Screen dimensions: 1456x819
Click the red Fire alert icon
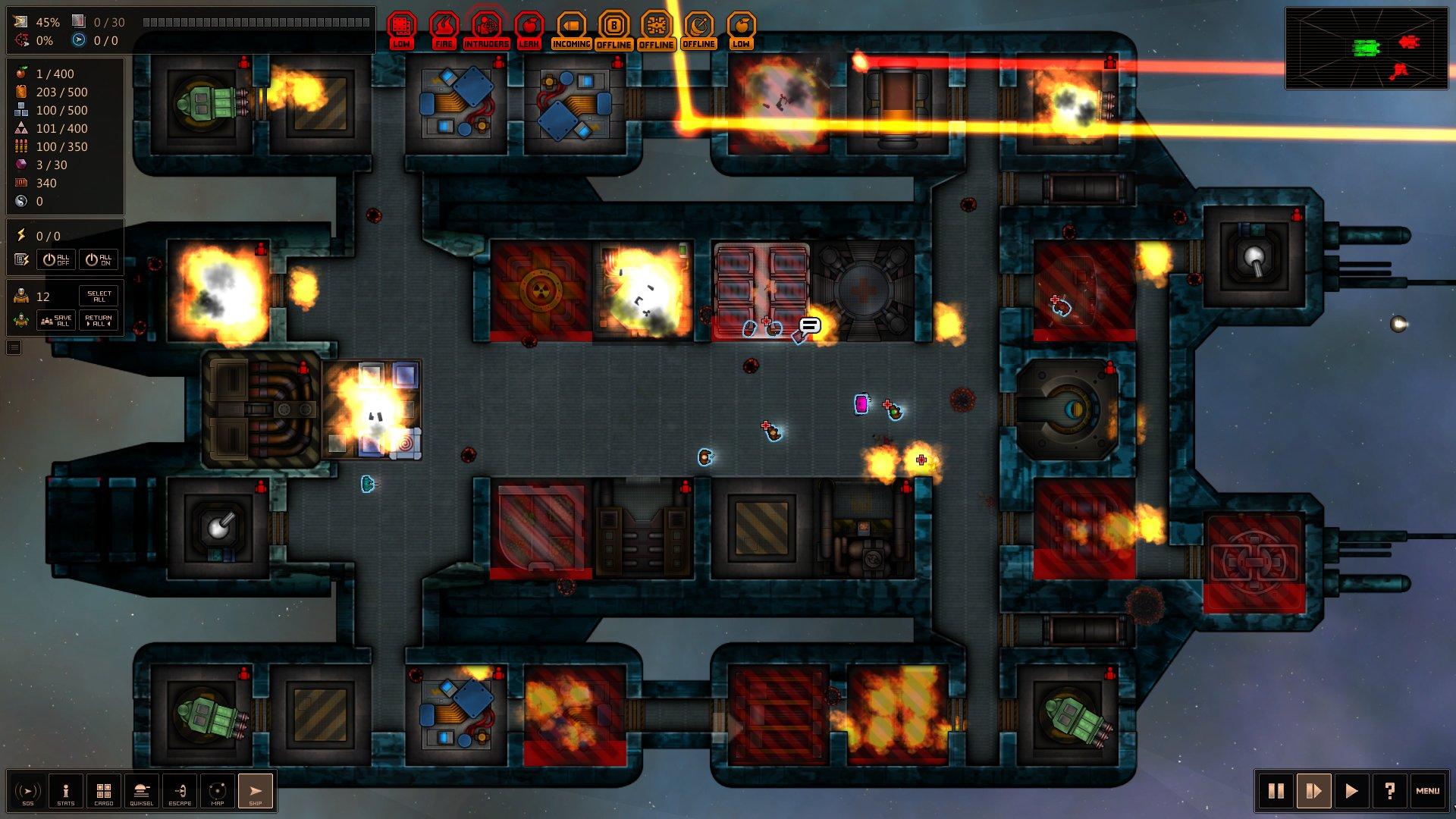pyautogui.click(x=444, y=30)
